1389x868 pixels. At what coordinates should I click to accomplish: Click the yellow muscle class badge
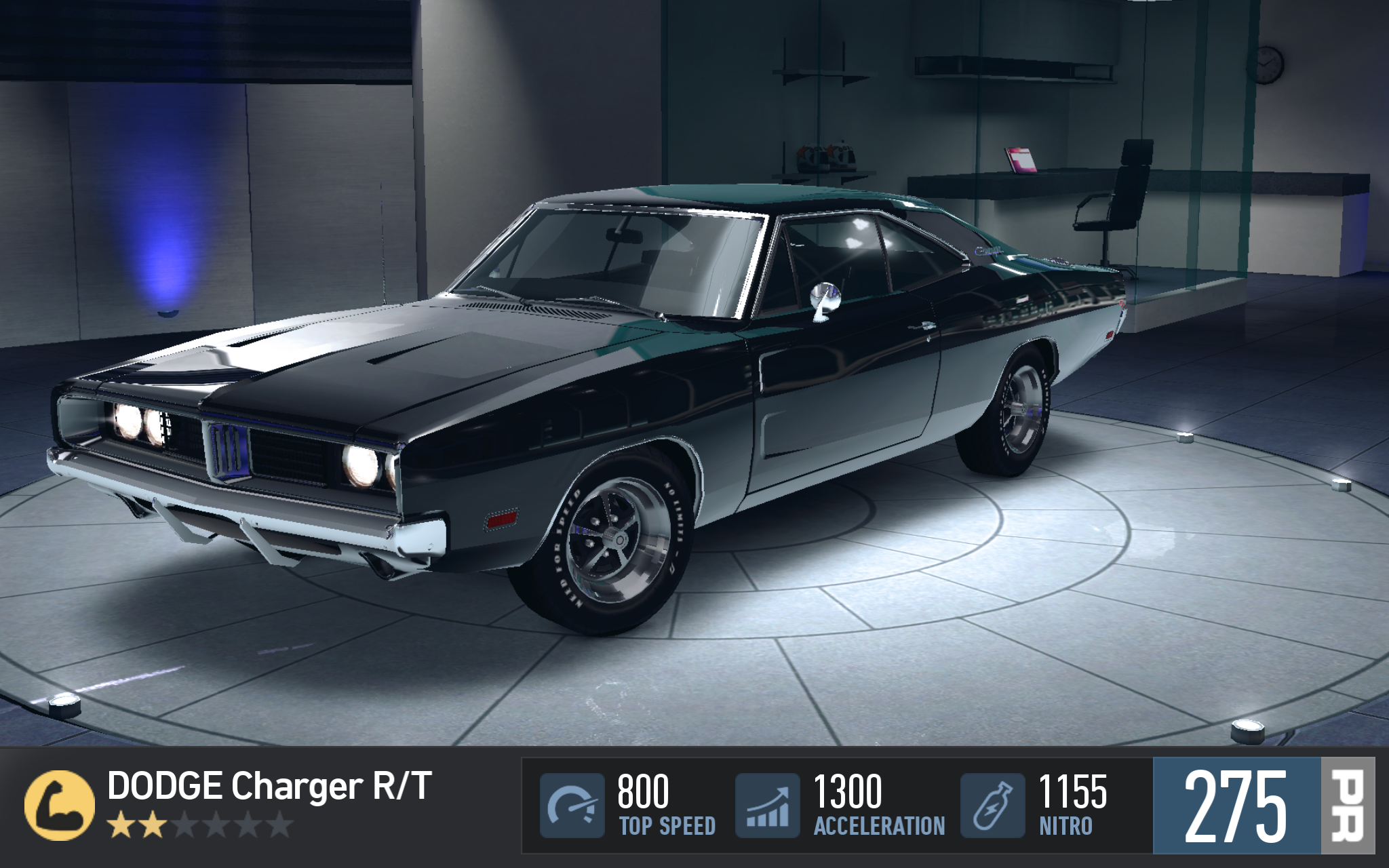click(x=59, y=806)
